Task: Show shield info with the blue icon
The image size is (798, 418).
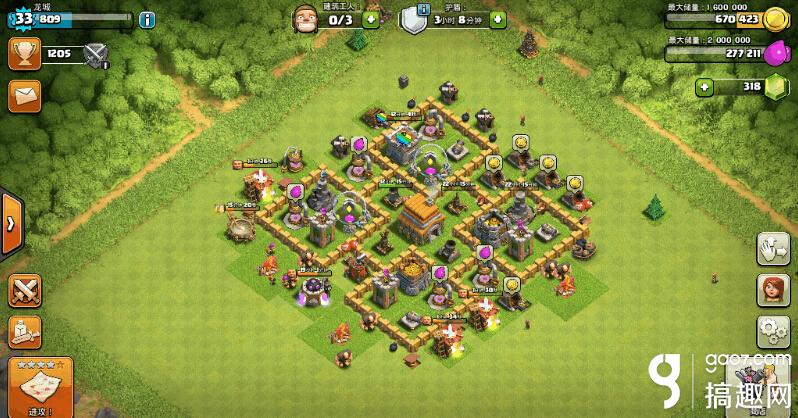Action: (x=424, y=10)
